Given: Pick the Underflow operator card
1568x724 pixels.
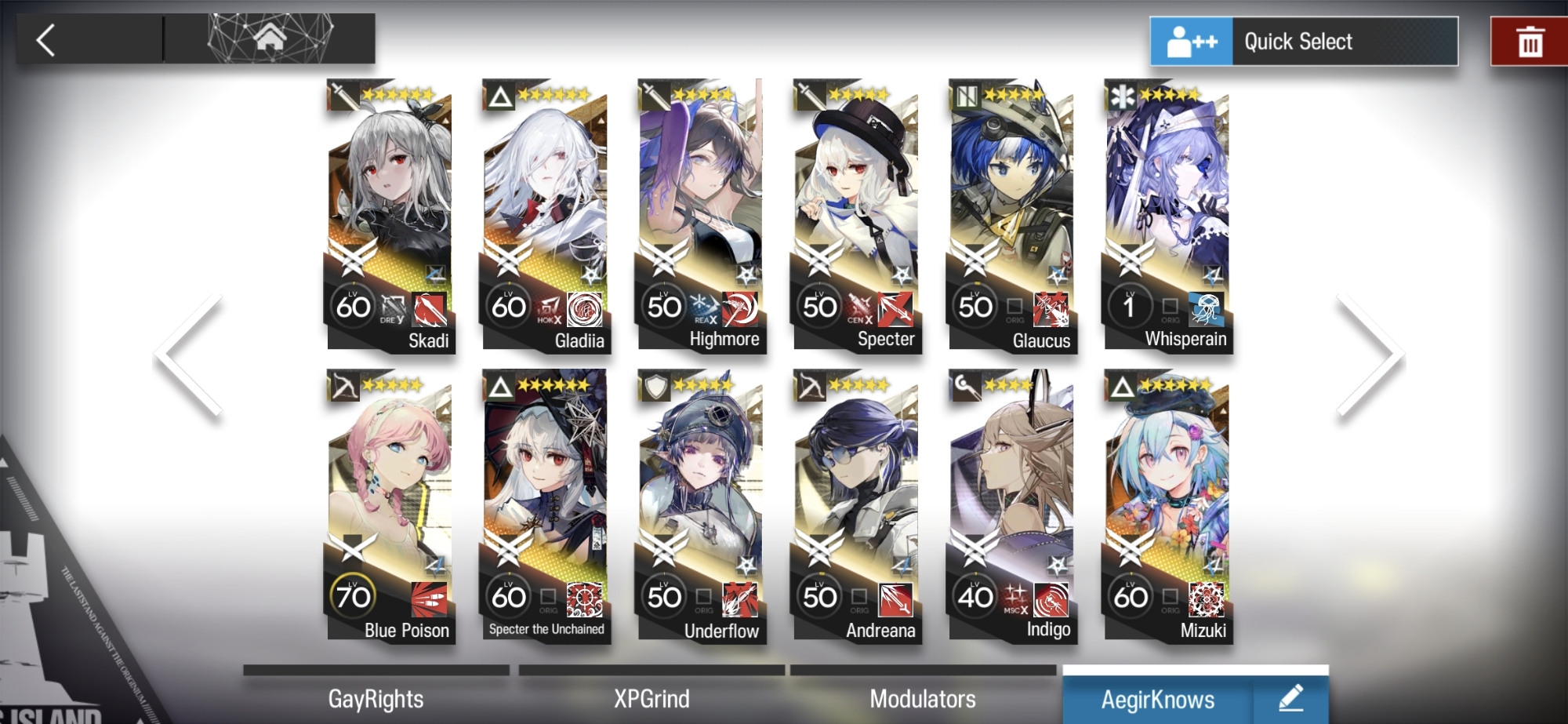Looking at the screenshot, I should click(x=700, y=506).
